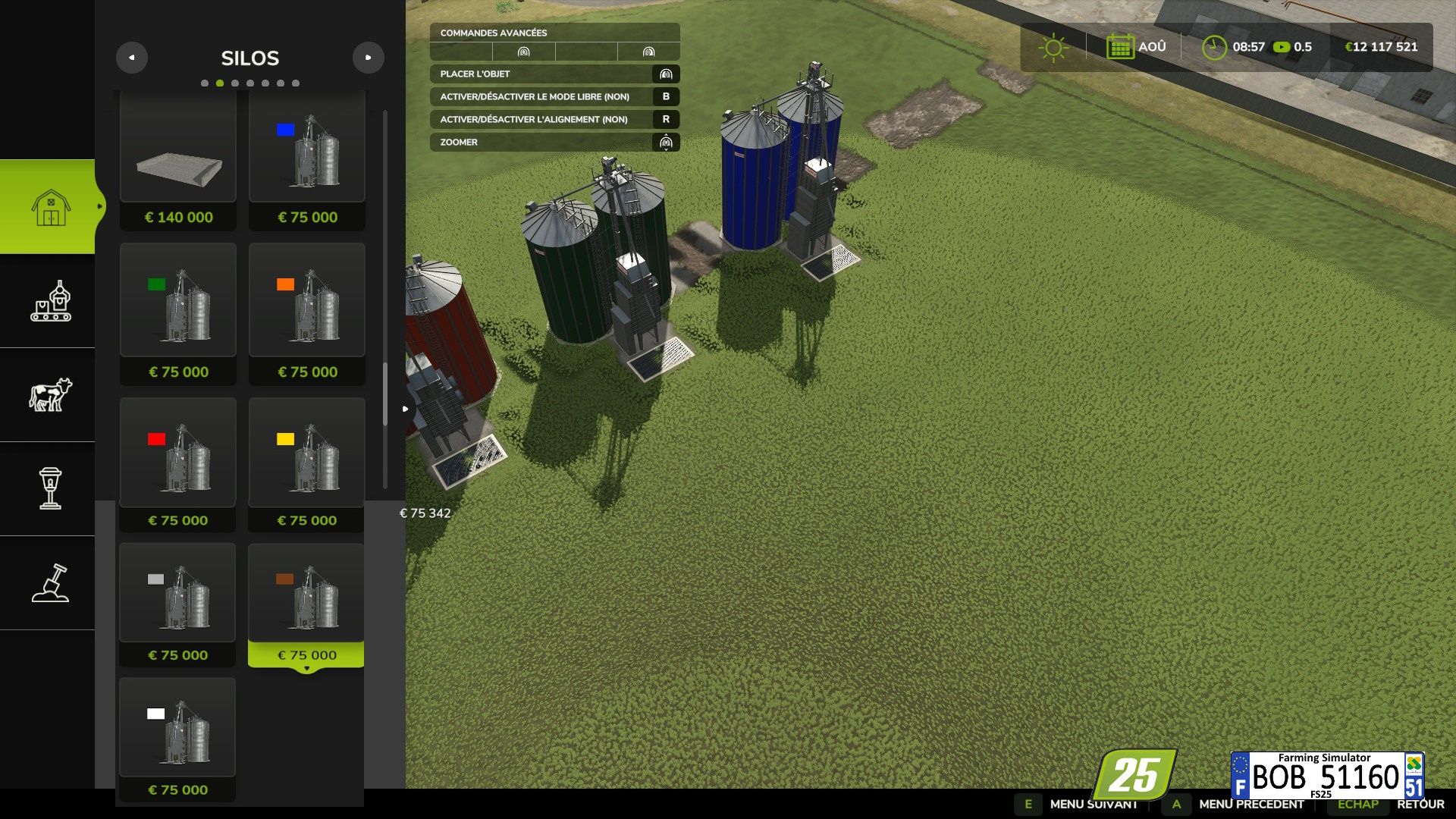Select the brown silo item
Viewport: 1456px width, 819px height.
(x=306, y=603)
